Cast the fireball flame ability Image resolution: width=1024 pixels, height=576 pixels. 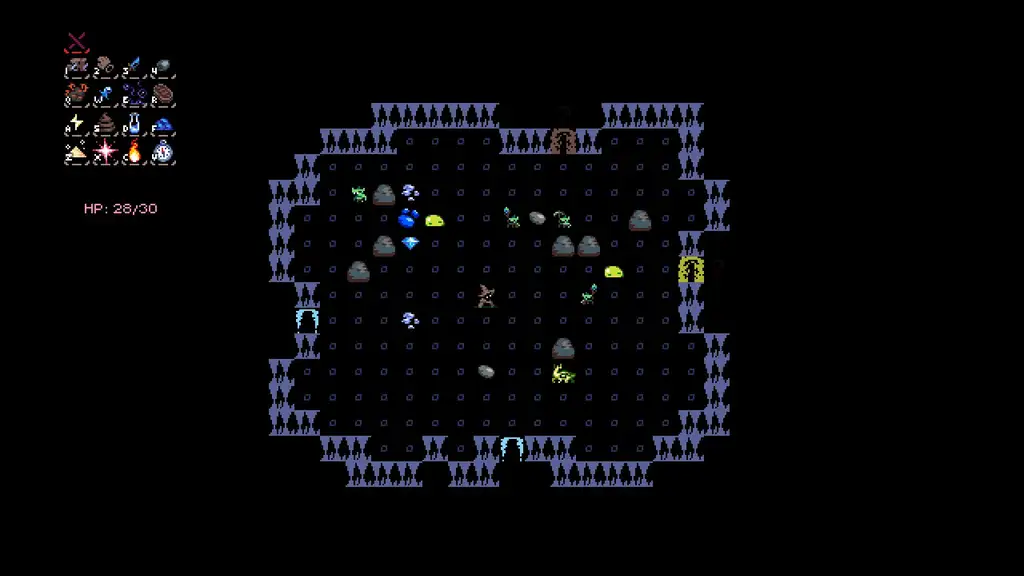[x=134, y=152]
